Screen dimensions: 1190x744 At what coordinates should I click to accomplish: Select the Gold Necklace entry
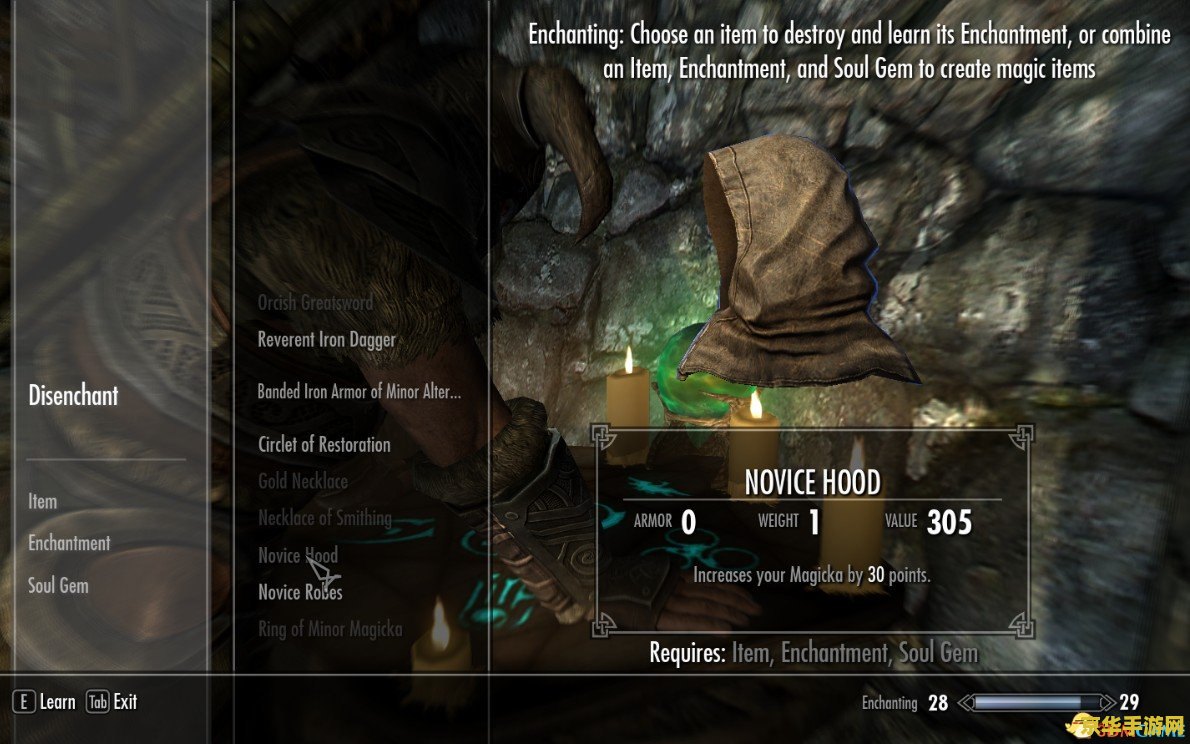coord(303,482)
